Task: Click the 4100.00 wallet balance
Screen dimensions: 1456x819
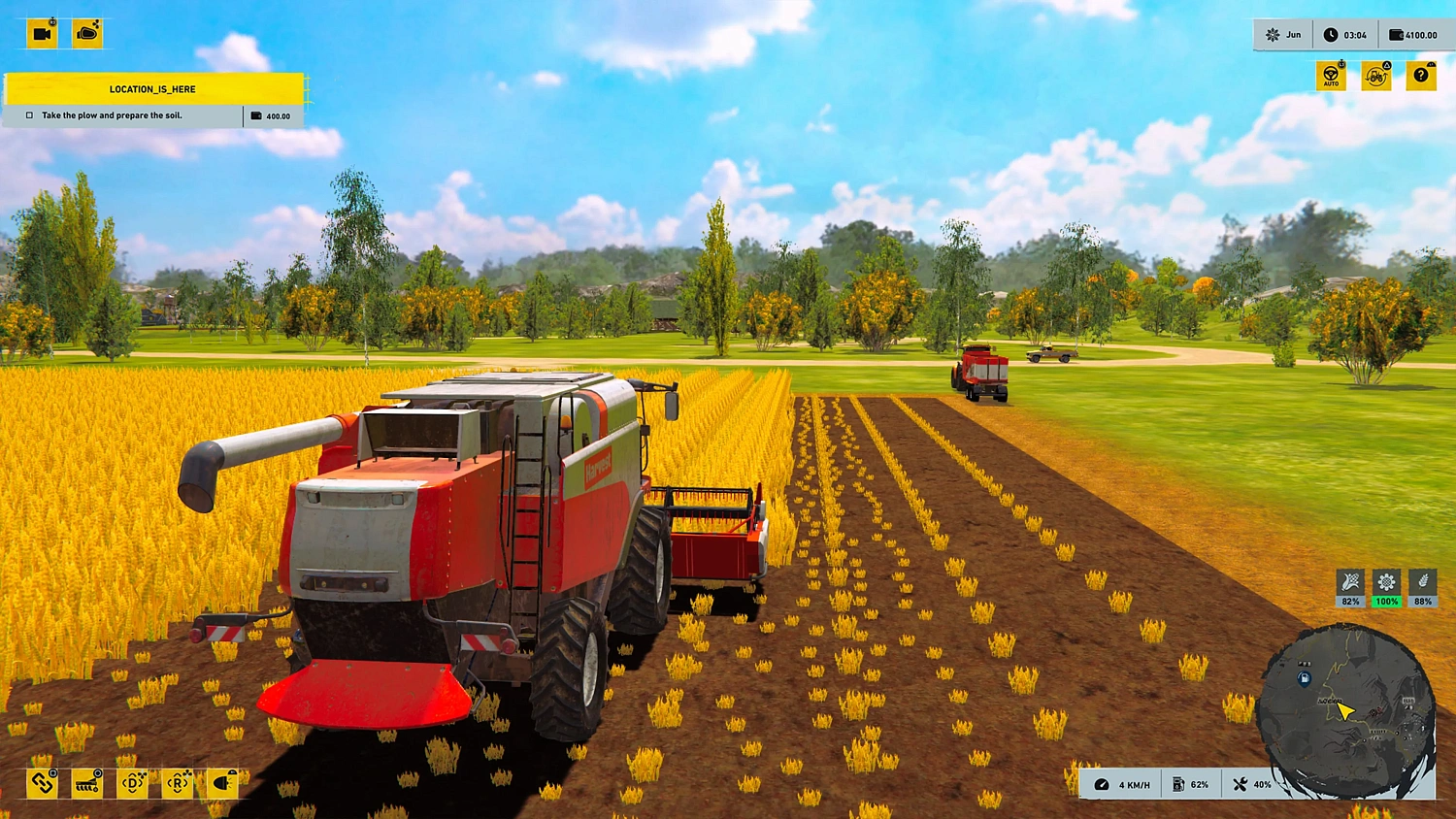Action: tap(1415, 34)
